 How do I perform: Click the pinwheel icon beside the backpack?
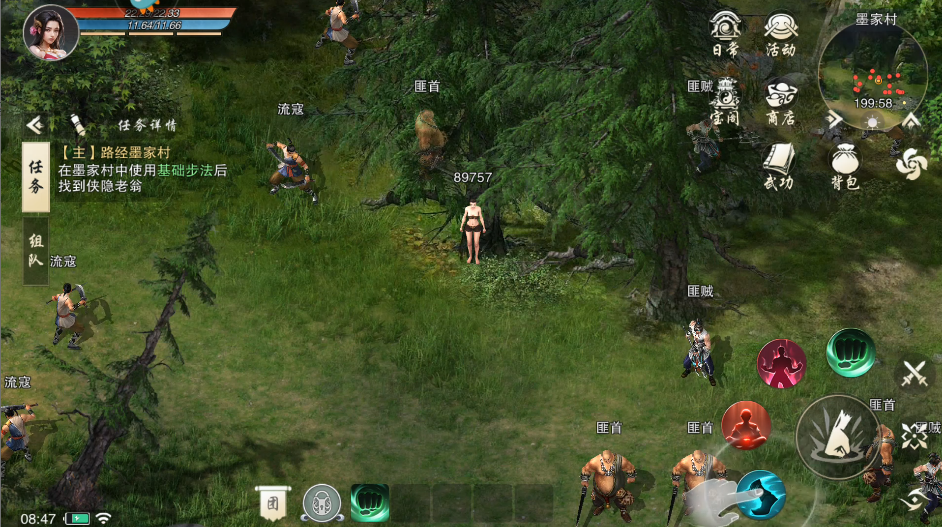(911, 165)
